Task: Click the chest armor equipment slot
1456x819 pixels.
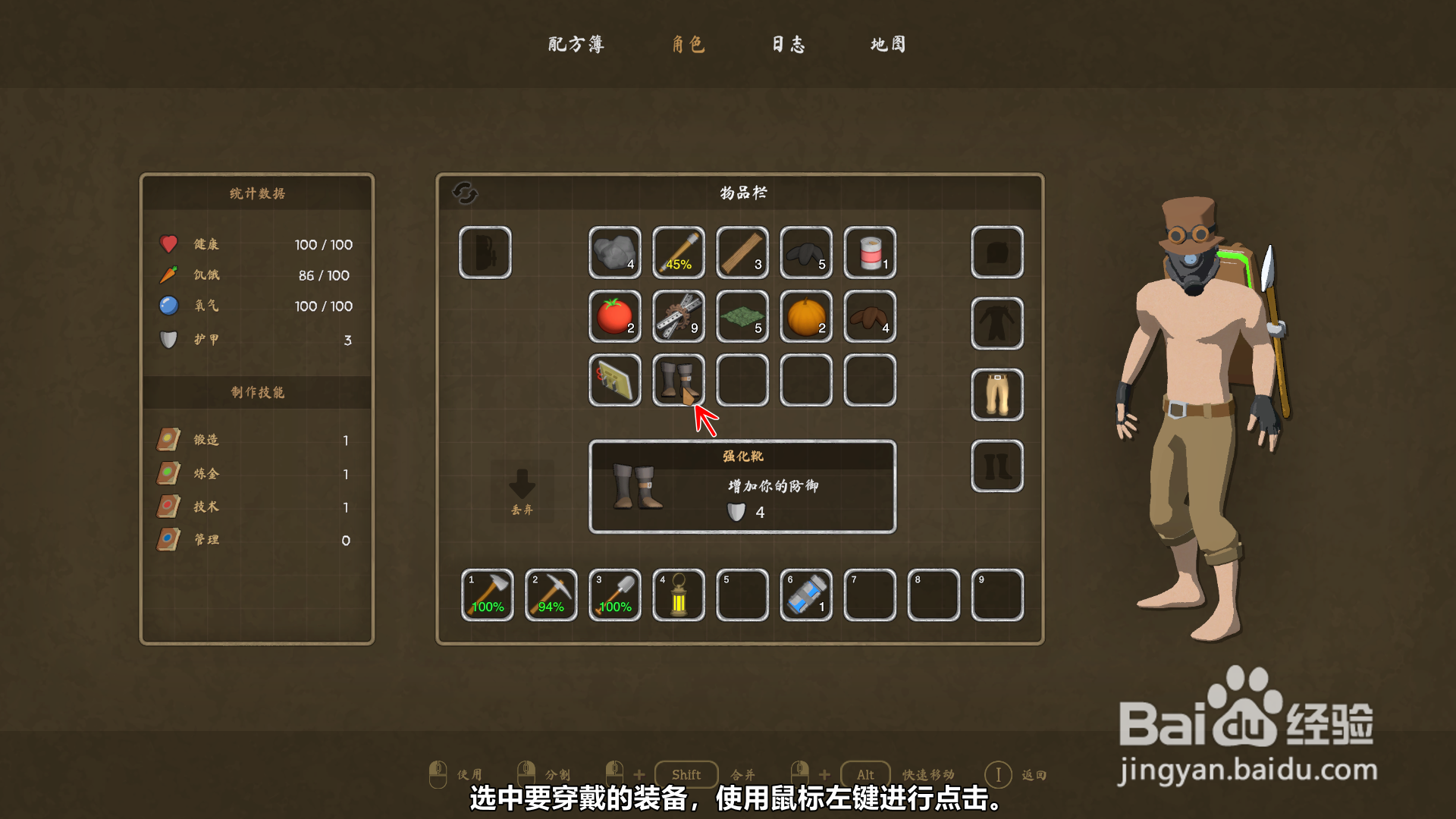Action: tap(996, 323)
